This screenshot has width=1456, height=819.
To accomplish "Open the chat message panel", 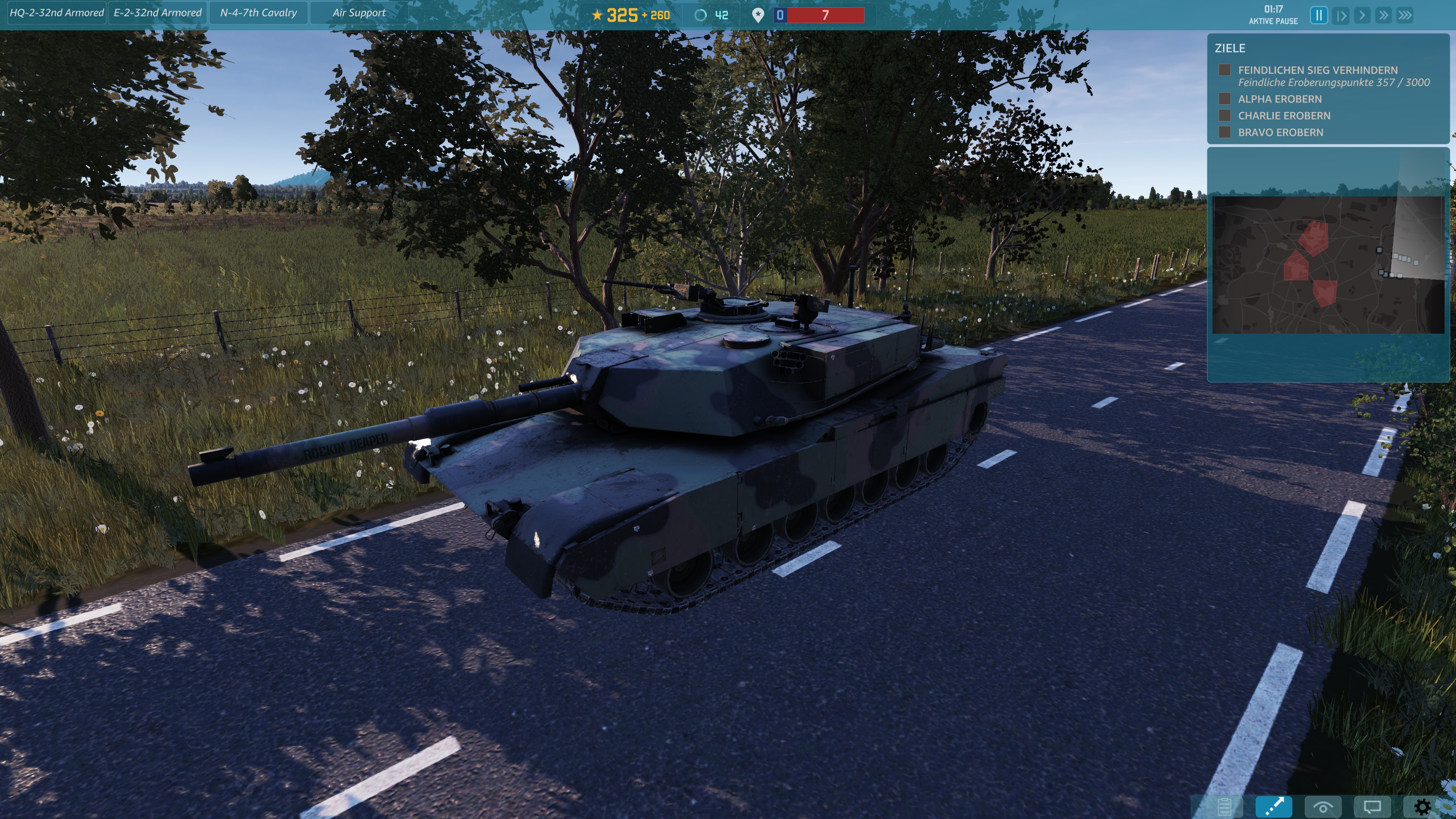I will (1372, 806).
